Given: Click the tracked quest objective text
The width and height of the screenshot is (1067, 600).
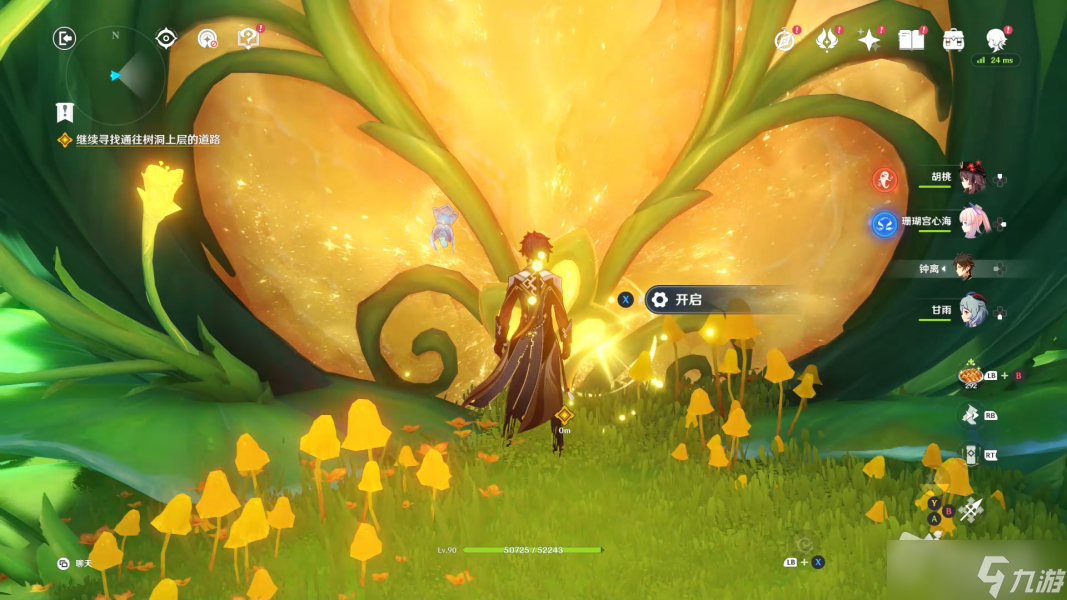Looking at the screenshot, I should pos(147,140).
